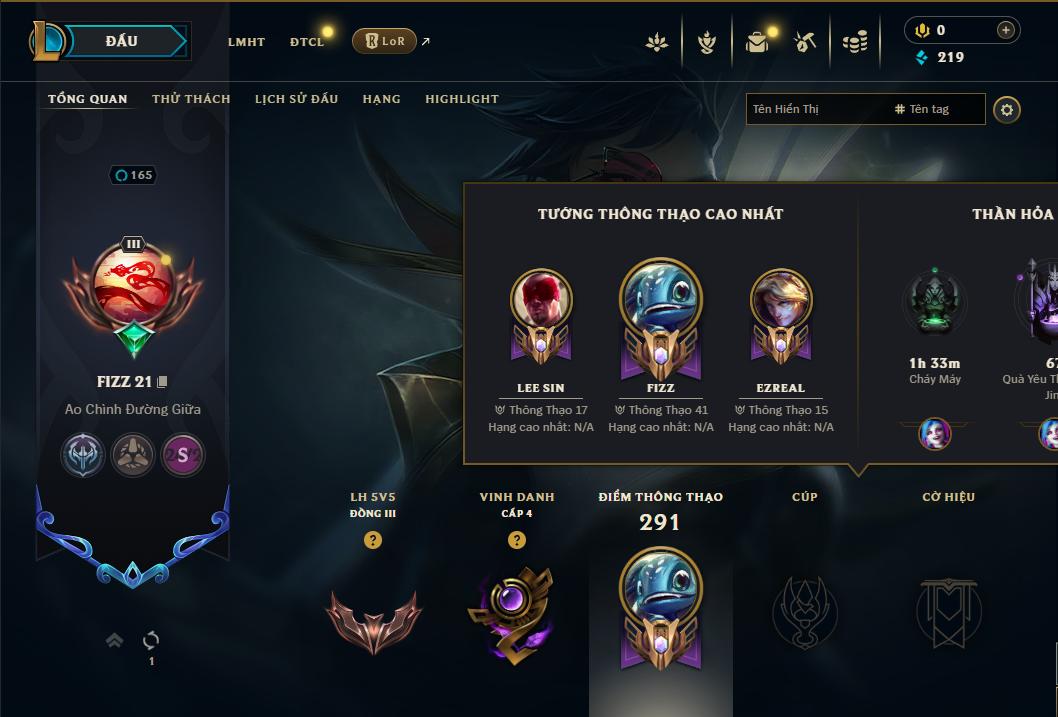
Task: Open the profile settings gear
Action: (x=1007, y=109)
